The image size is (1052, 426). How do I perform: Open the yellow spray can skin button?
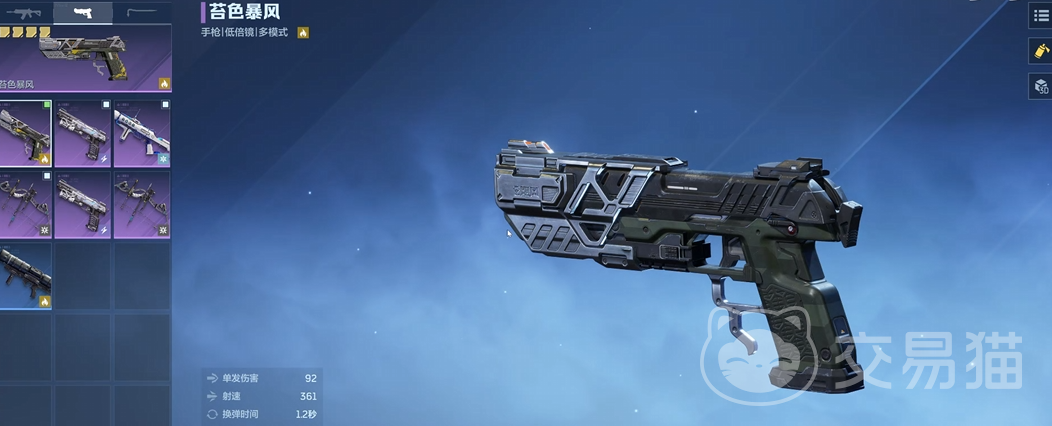click(x=1041, y=51)
